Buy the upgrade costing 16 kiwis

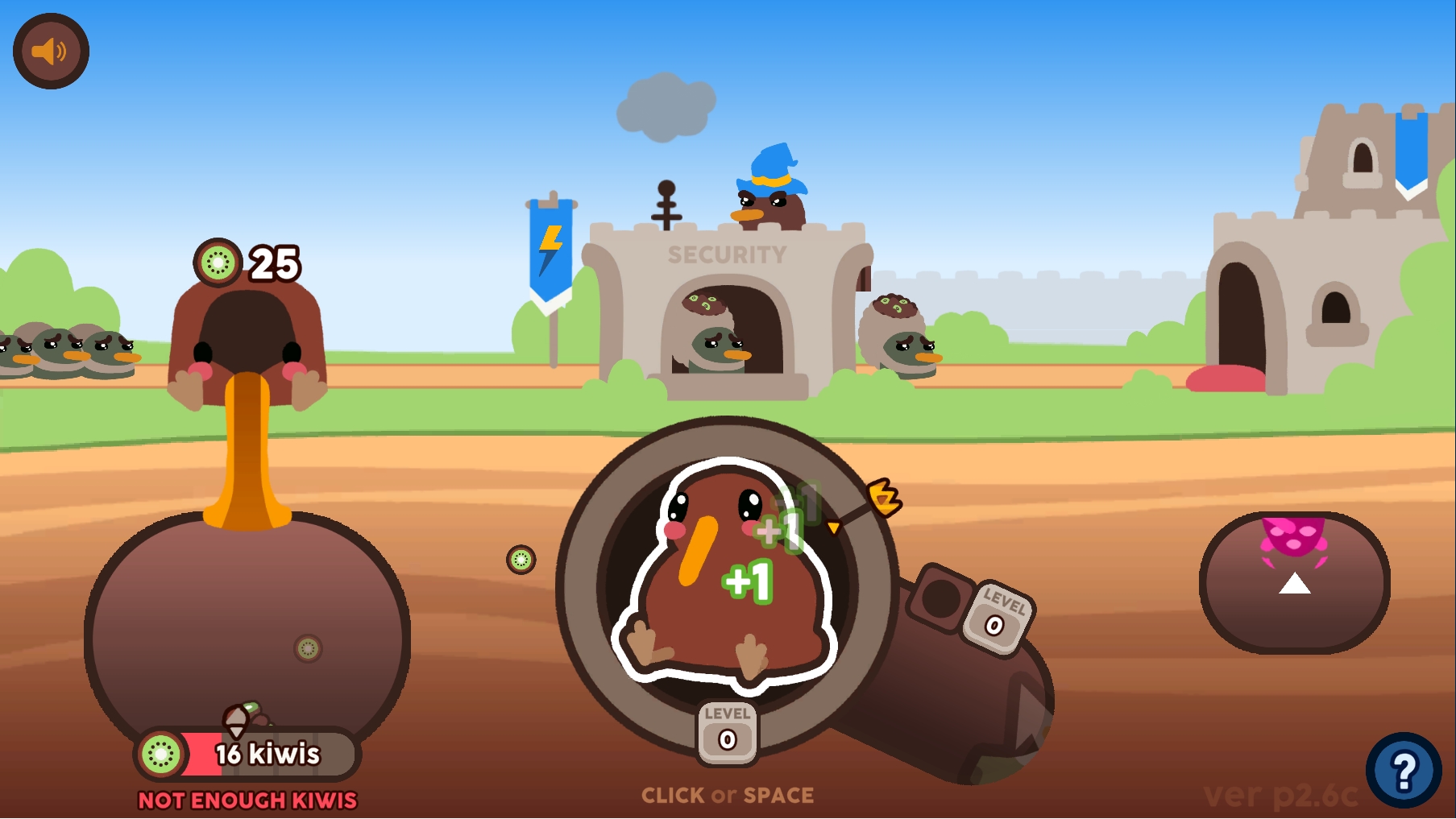248,754
